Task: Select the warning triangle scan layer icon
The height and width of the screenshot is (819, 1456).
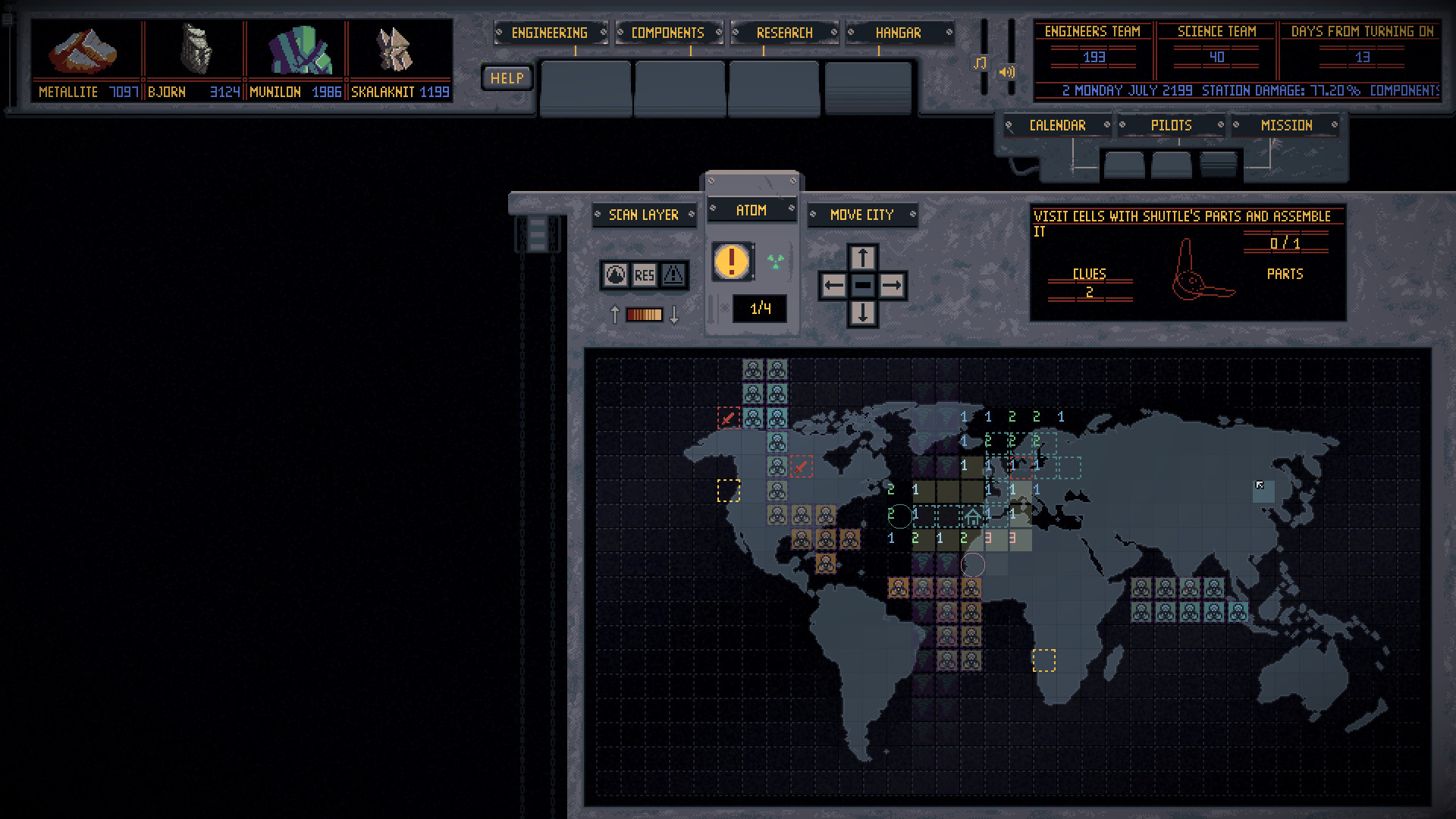Action: coord(672,276)
